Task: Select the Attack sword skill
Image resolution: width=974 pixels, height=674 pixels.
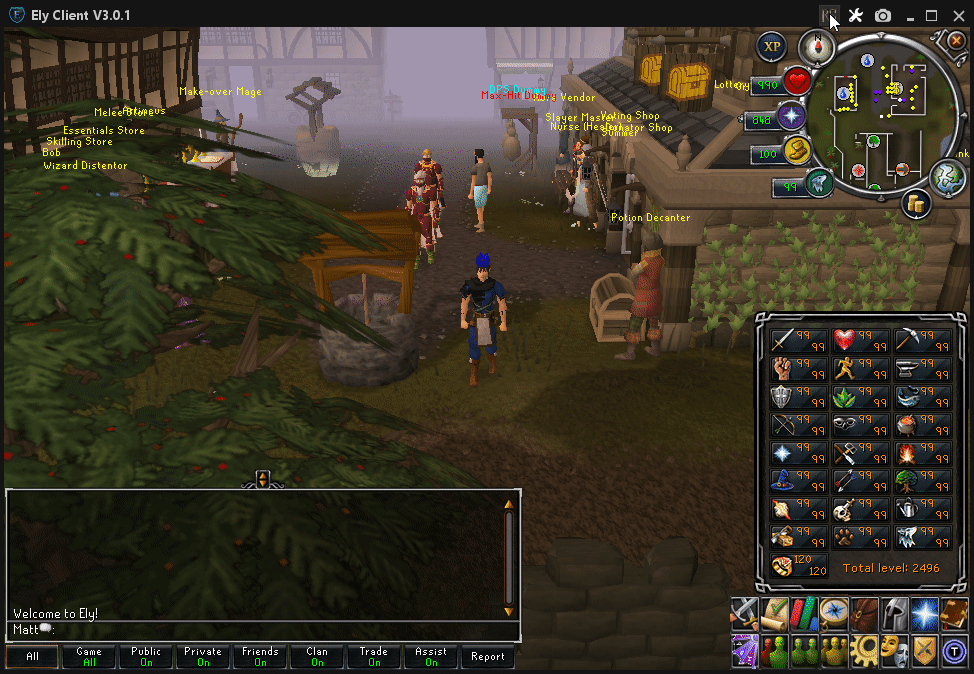Action: pos(783,340)
